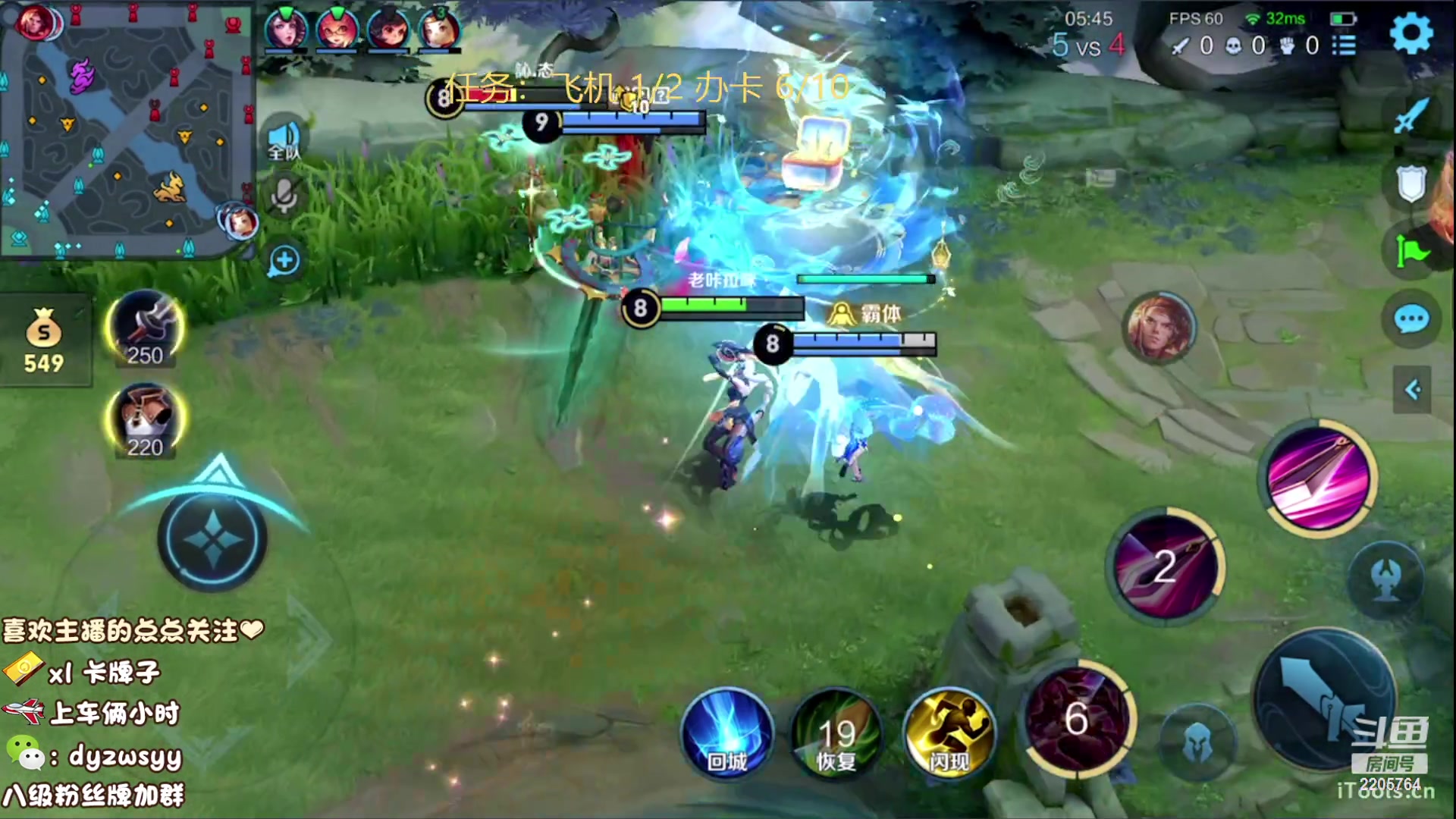Open the scoreboard list icon
Viewport: 1456px width, 819px height.
1344,45
